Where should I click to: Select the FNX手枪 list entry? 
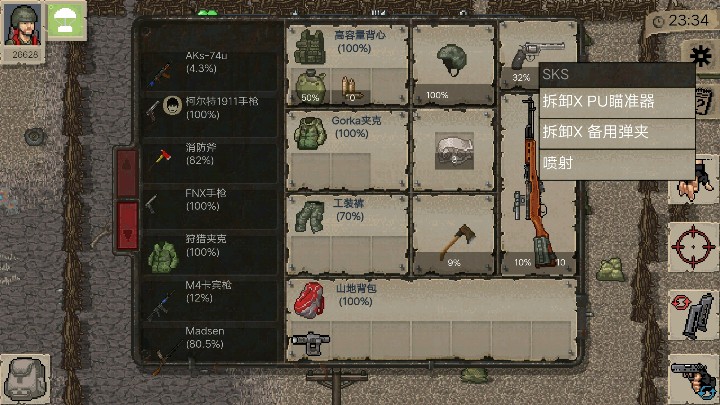210,200
